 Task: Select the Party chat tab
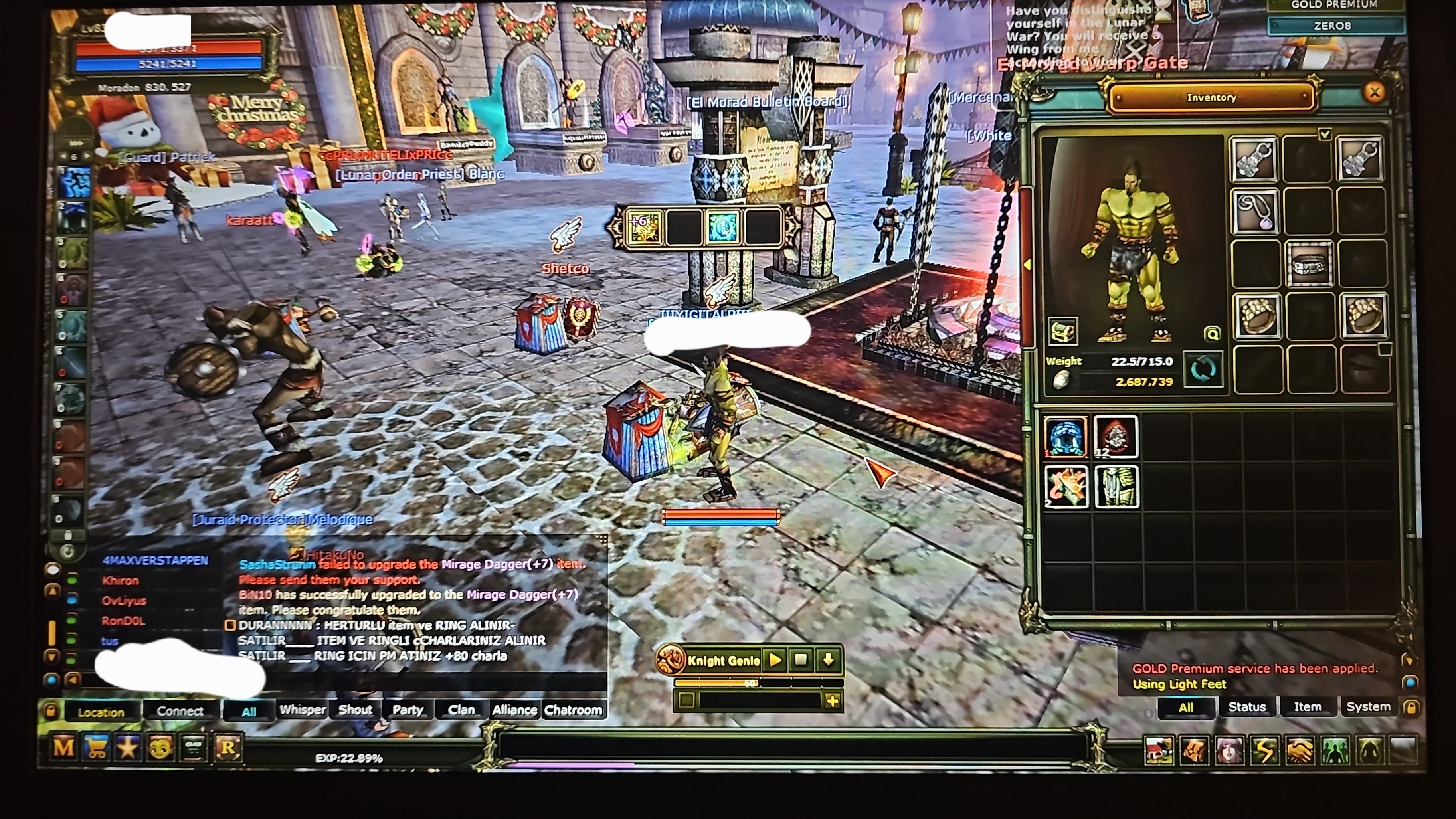(408, 710)
